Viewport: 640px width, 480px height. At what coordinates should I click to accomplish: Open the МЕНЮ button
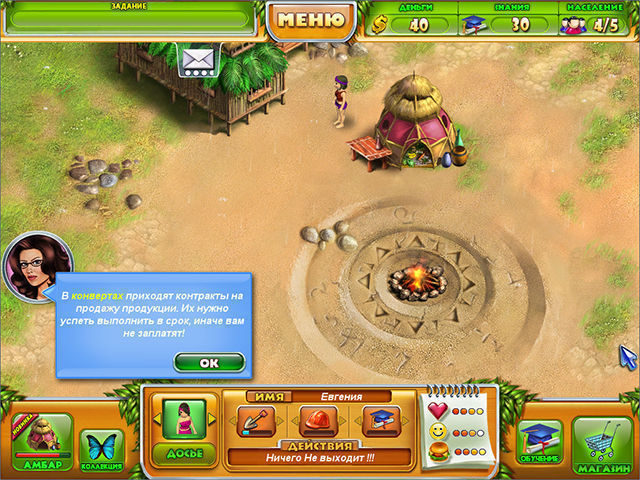click(311, 19)
